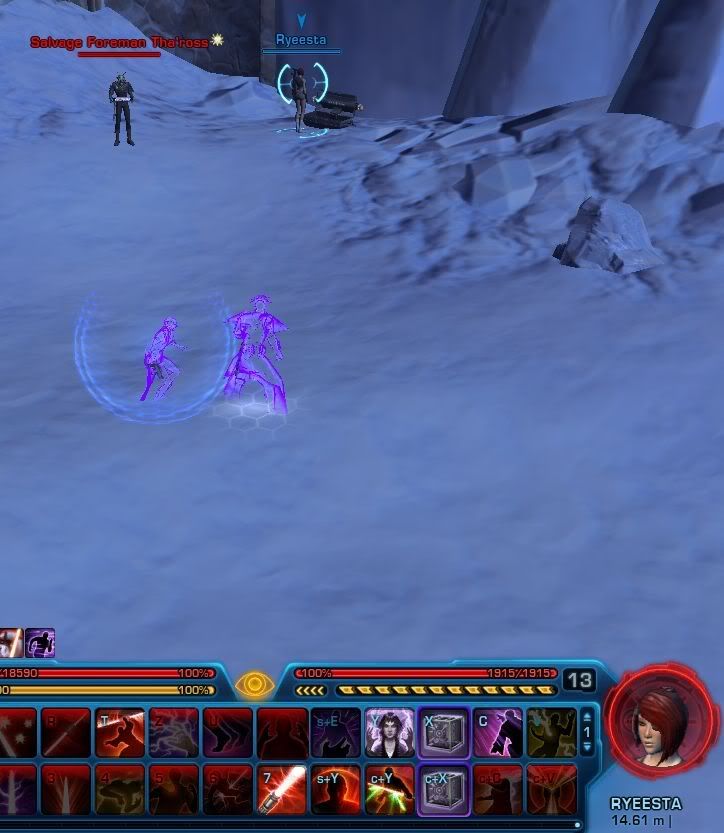This screenshot has width=724, height=833.
Task: Use the kicking figure ability bound to T
Action: click(120, 733)
